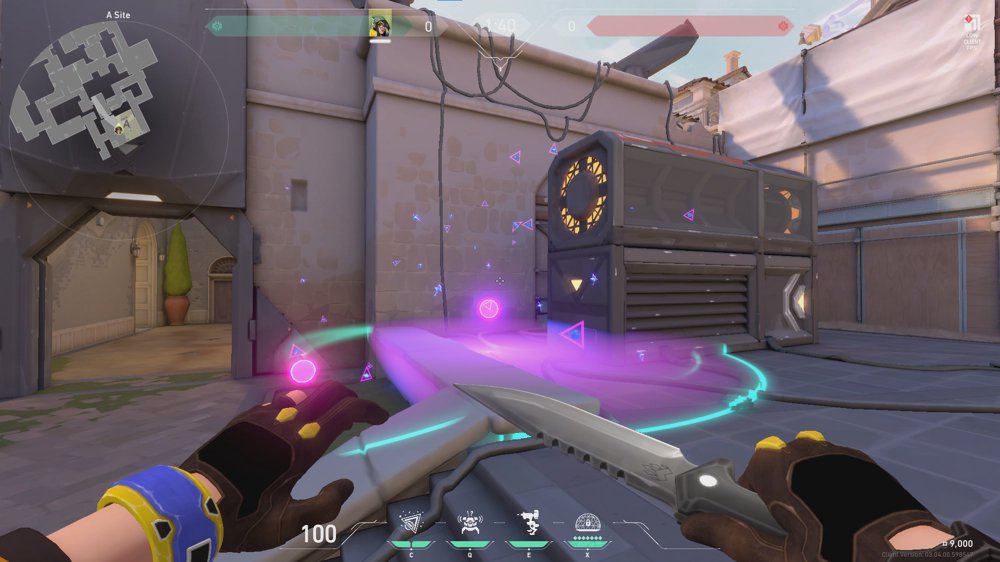
Task: Activate the Lockdown ultimate dome icon
Action: pyautogui.click(x=587, y=523)
